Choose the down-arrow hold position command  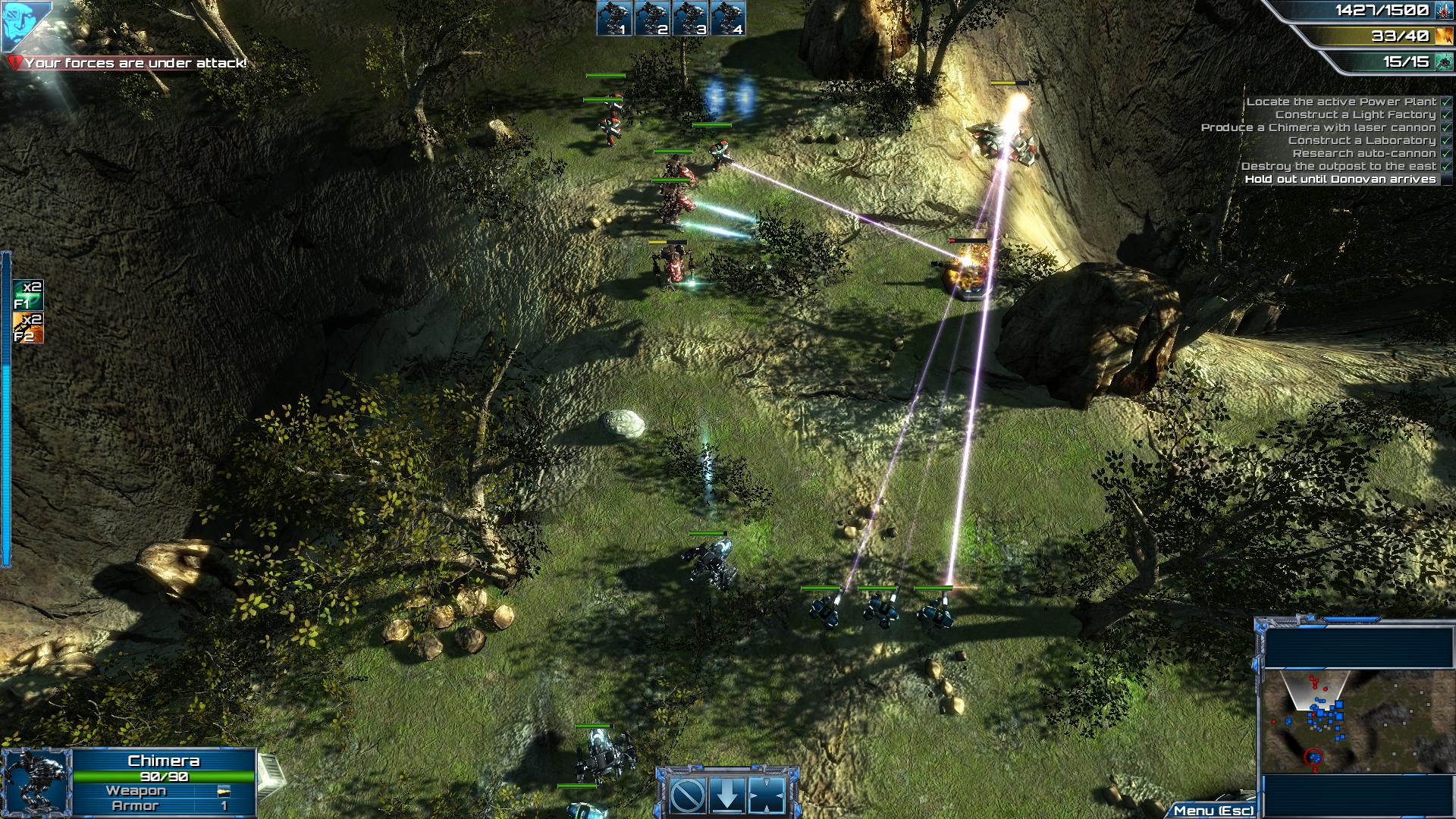coord(728,795)
